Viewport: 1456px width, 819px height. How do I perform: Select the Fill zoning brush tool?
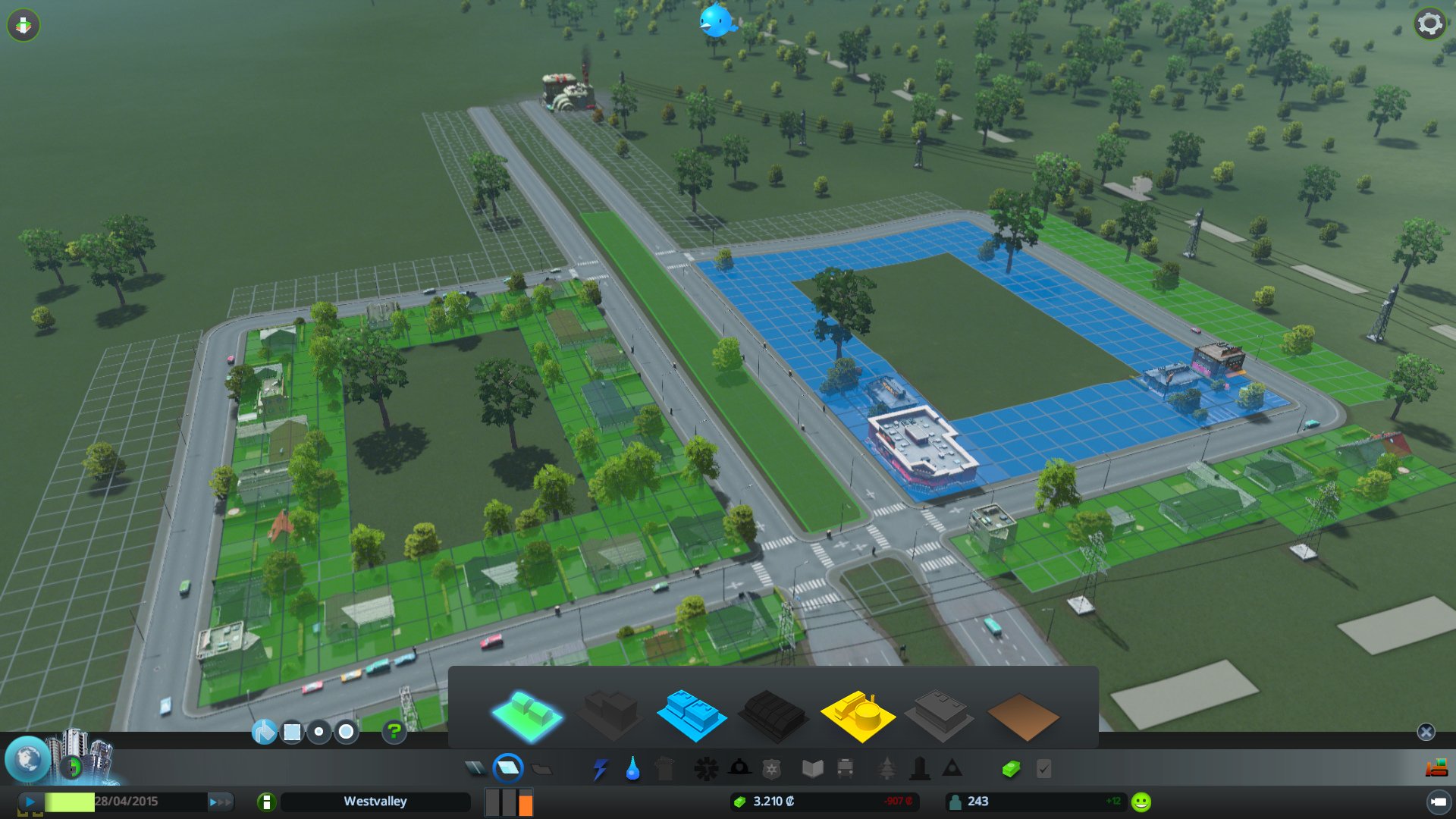pyautogui.click(x=265, y=733)
